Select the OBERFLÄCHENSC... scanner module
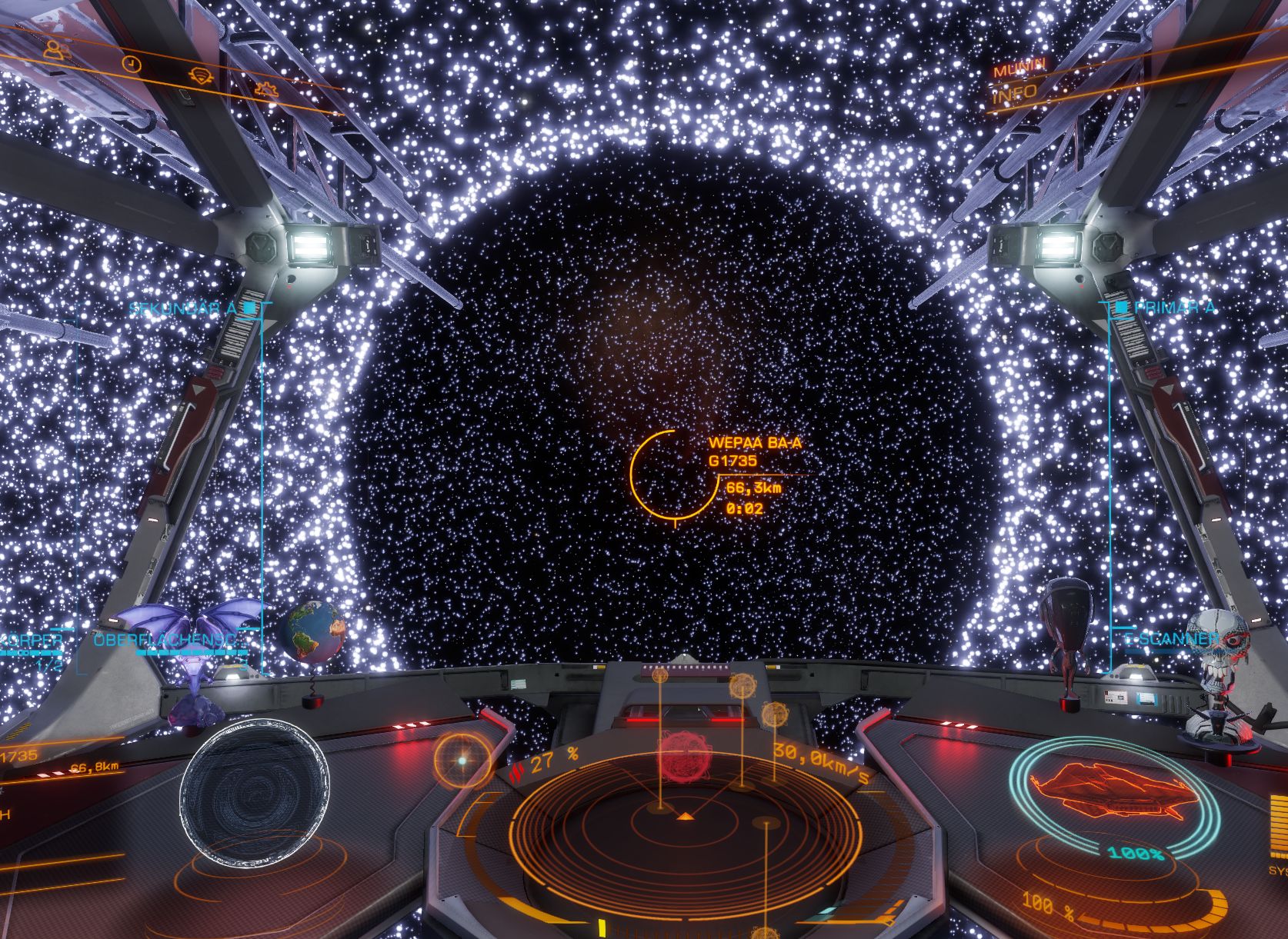Screen dimensions: 1288x939 pyautogui.click(x=169, y=641)
